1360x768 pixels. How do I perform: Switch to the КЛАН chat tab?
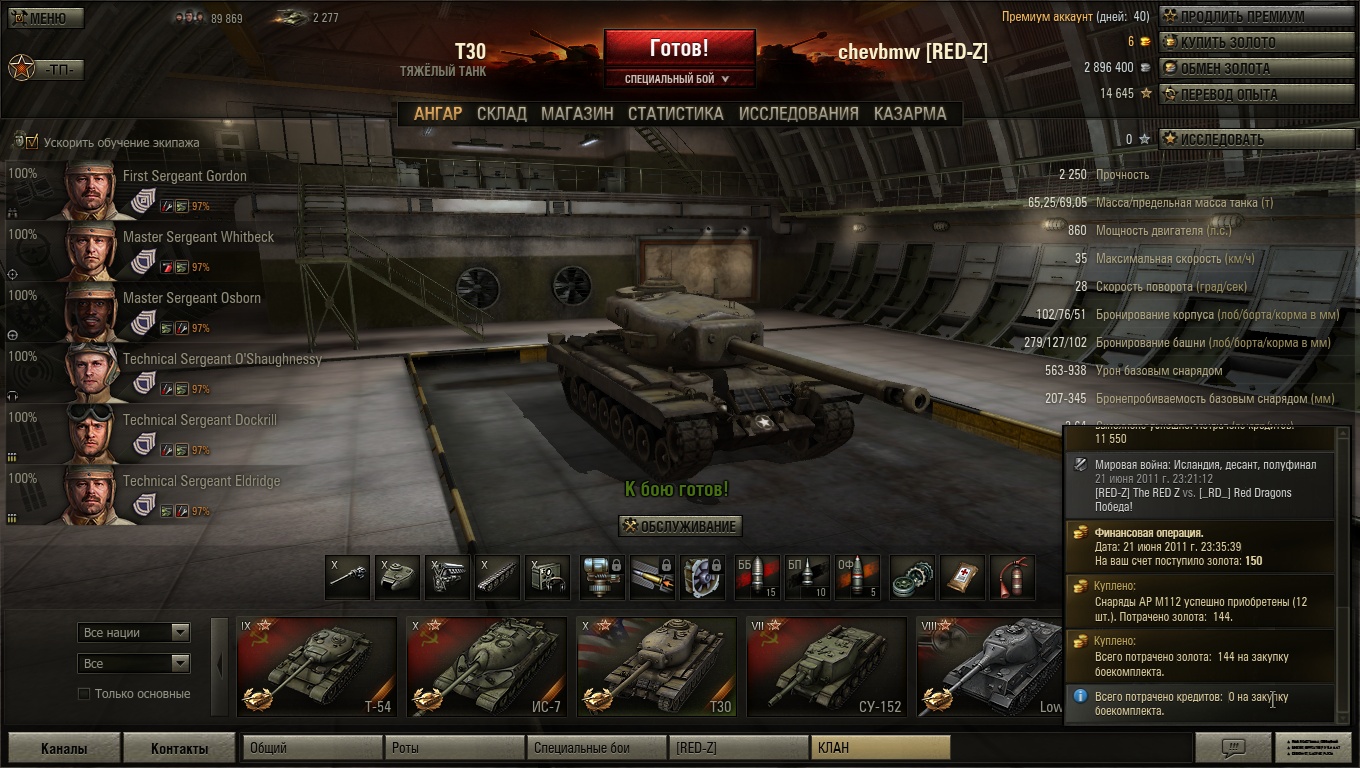tap(879, 748)
